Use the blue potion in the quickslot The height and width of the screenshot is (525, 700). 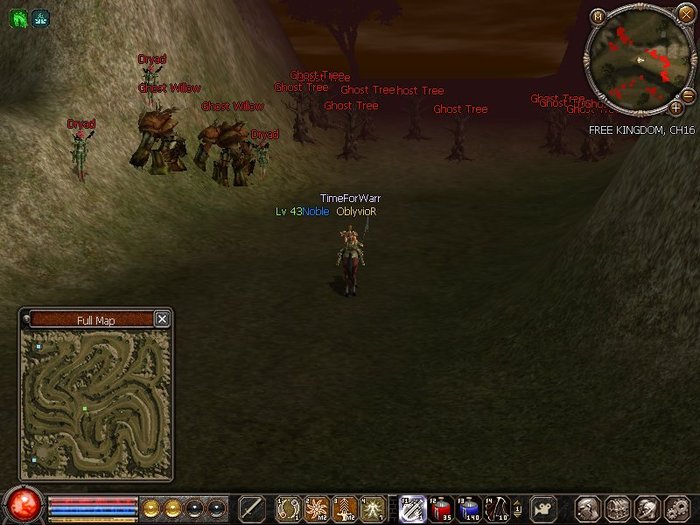469,508
